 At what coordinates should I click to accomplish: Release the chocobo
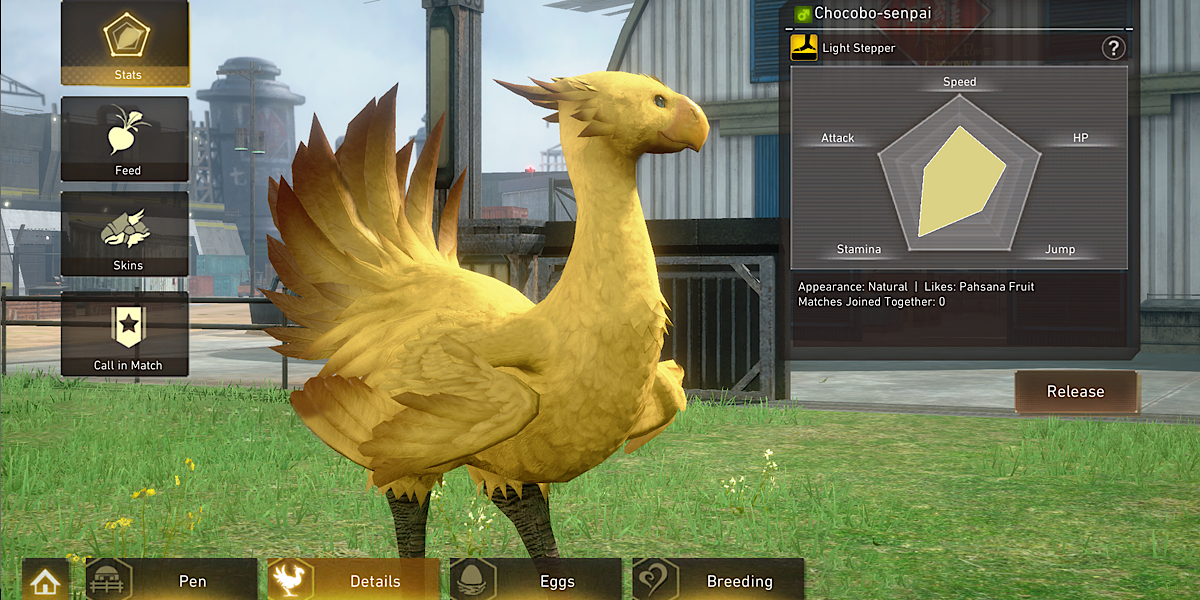[1076, 392]
